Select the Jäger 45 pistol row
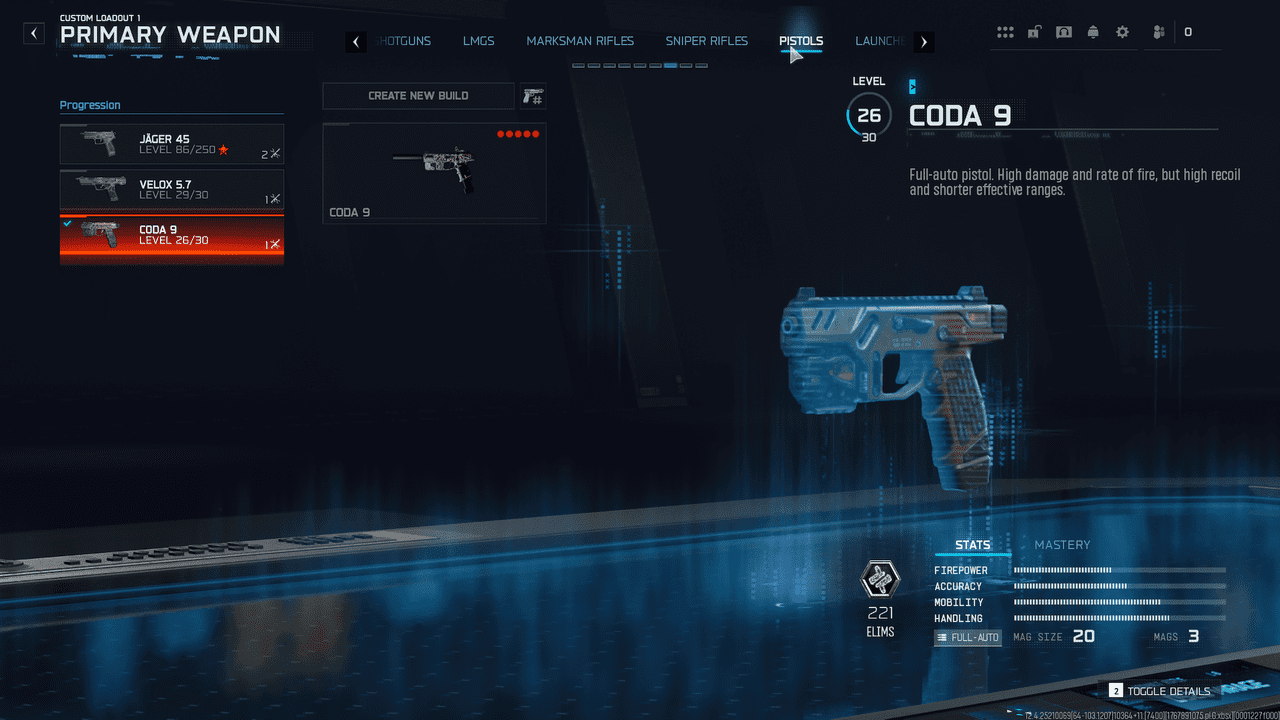Image resolution: width=1280 pixels, height=720 pixels. (x=172, y=144)
